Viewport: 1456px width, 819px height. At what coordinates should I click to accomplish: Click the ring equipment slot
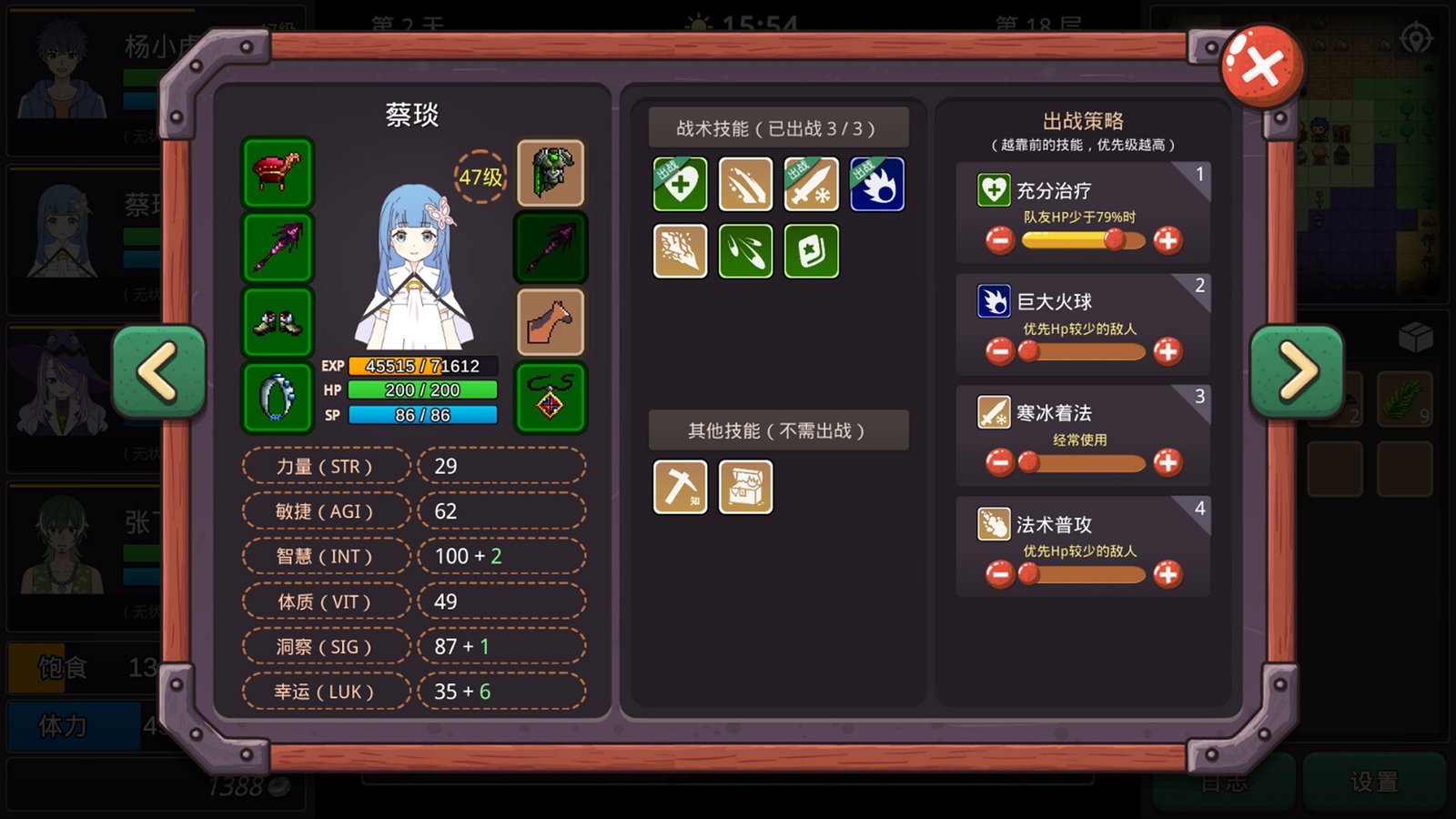pyautogui.click(x=278, y=395)
